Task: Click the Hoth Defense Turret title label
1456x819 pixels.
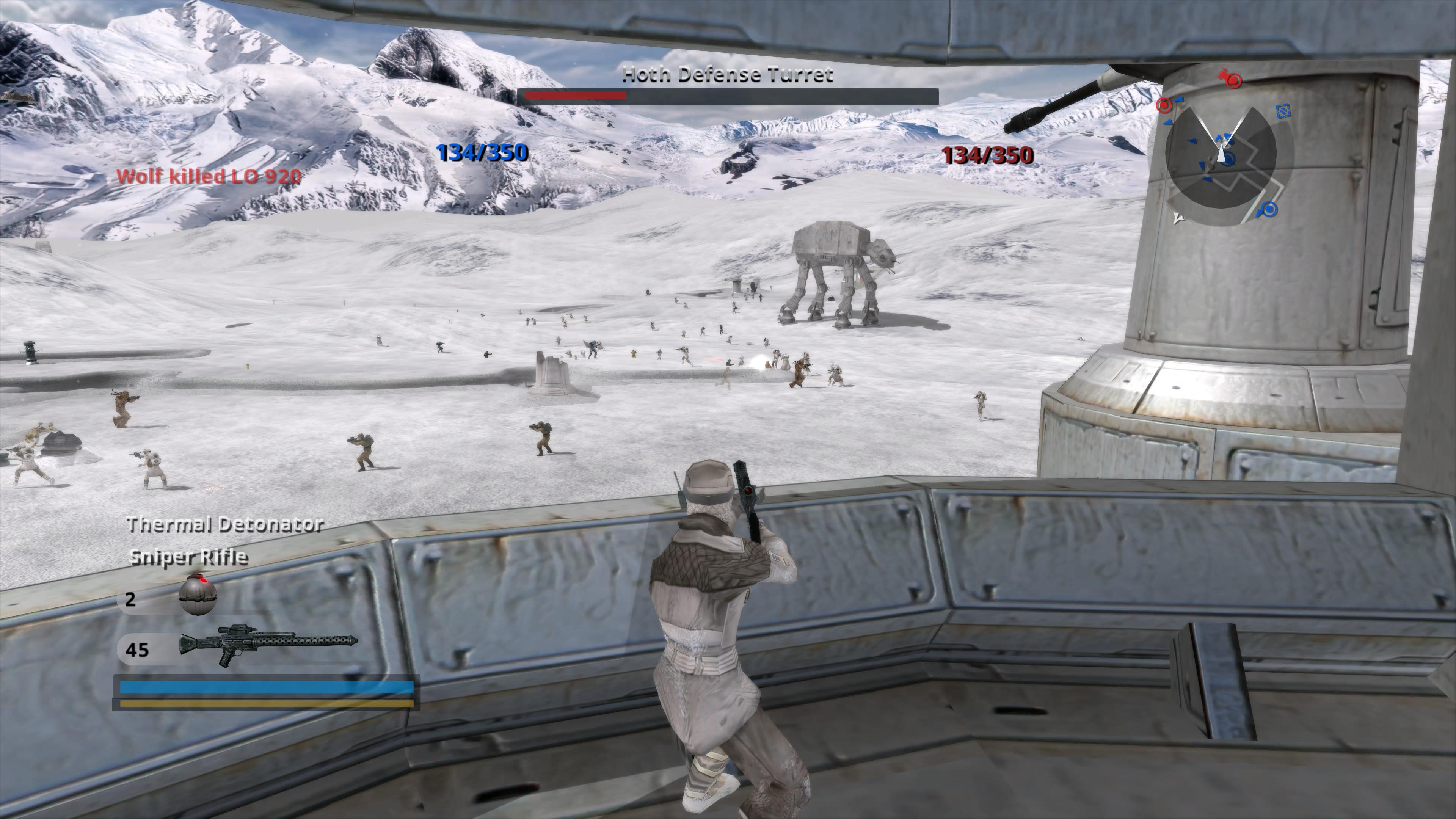Action: coord(728,75)
